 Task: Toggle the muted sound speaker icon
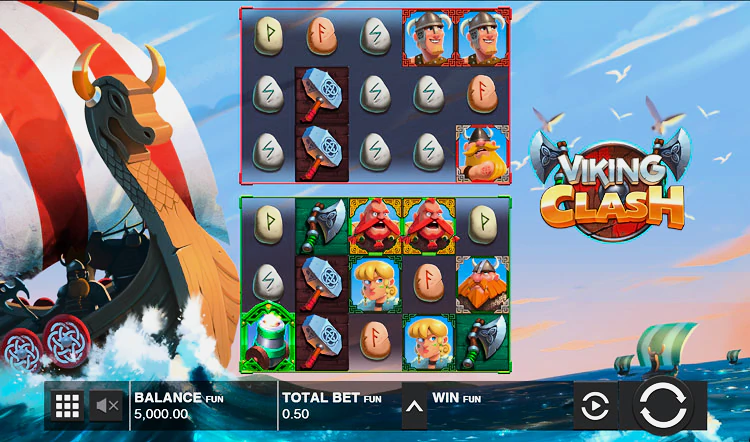click(x=107, y=406)
